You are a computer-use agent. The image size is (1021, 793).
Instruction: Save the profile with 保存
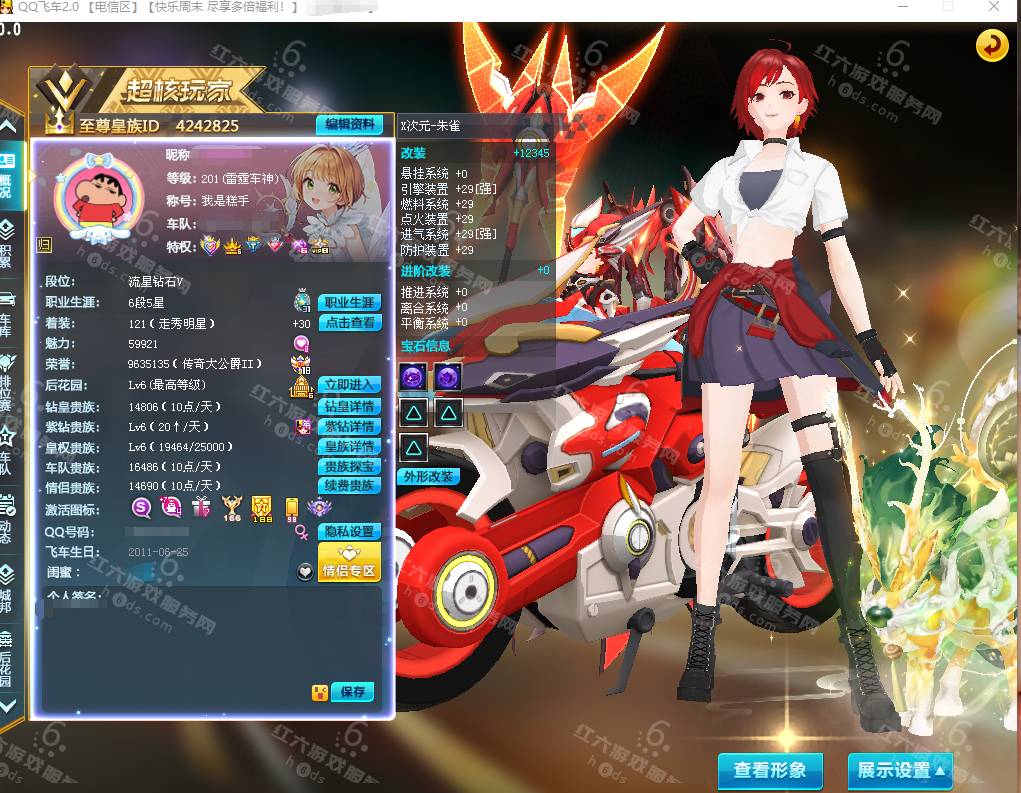pyautogui.click(x=352, y=692)
